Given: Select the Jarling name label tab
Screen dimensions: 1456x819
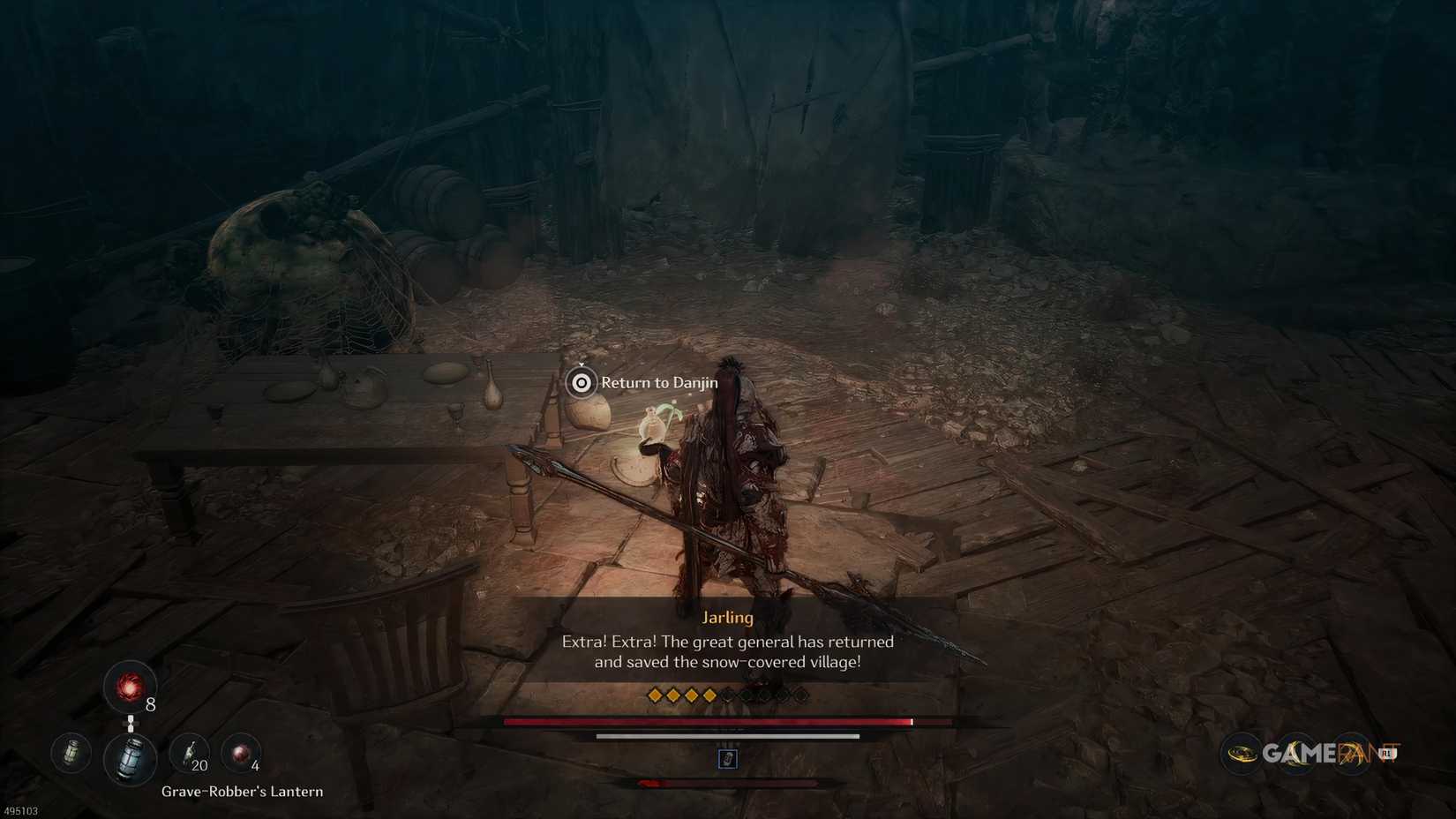Looking at the screenshot, I should [x=726, y=618].
